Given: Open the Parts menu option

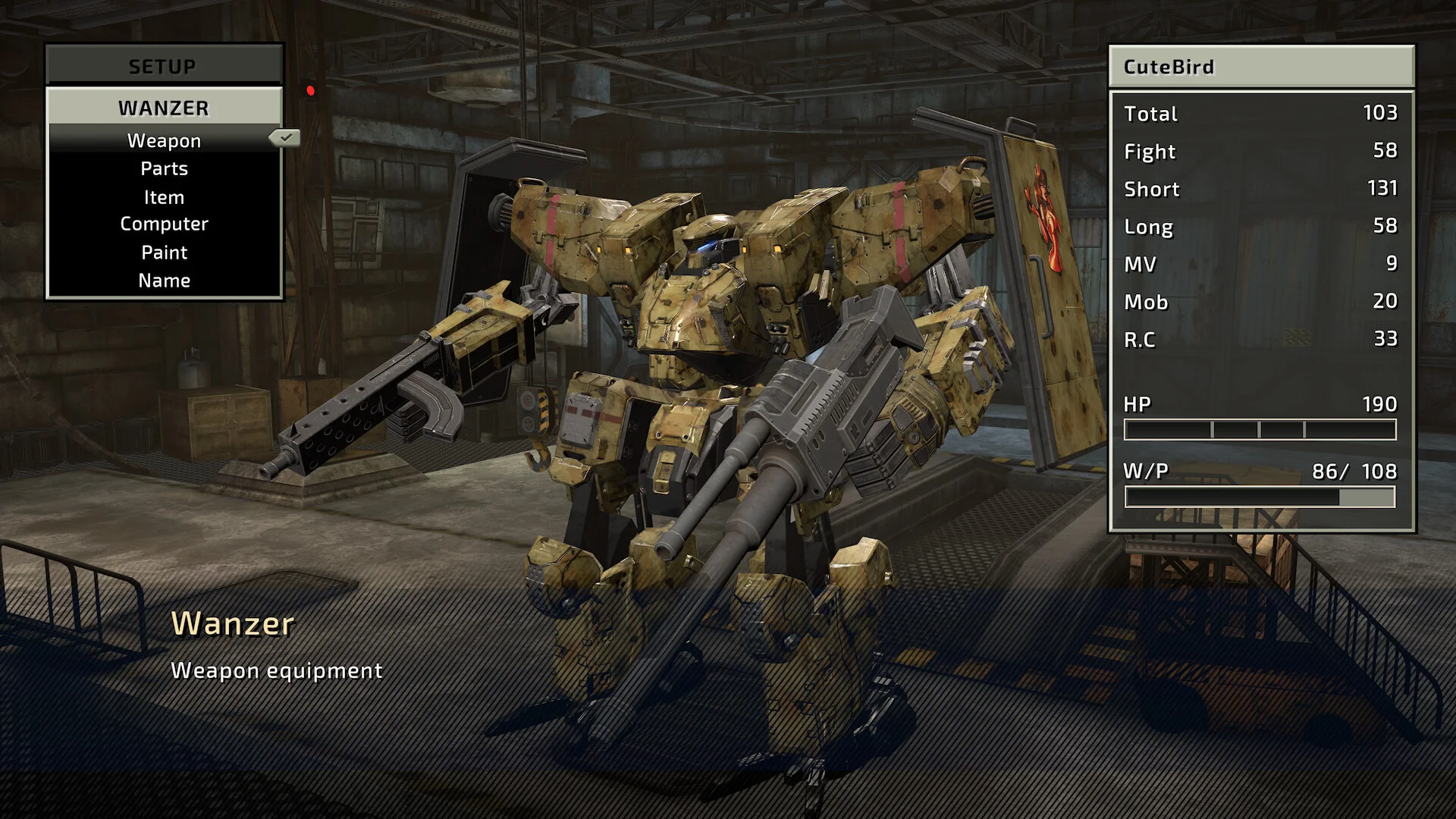Looking at the screenshot, I should (x=164, y=169).
